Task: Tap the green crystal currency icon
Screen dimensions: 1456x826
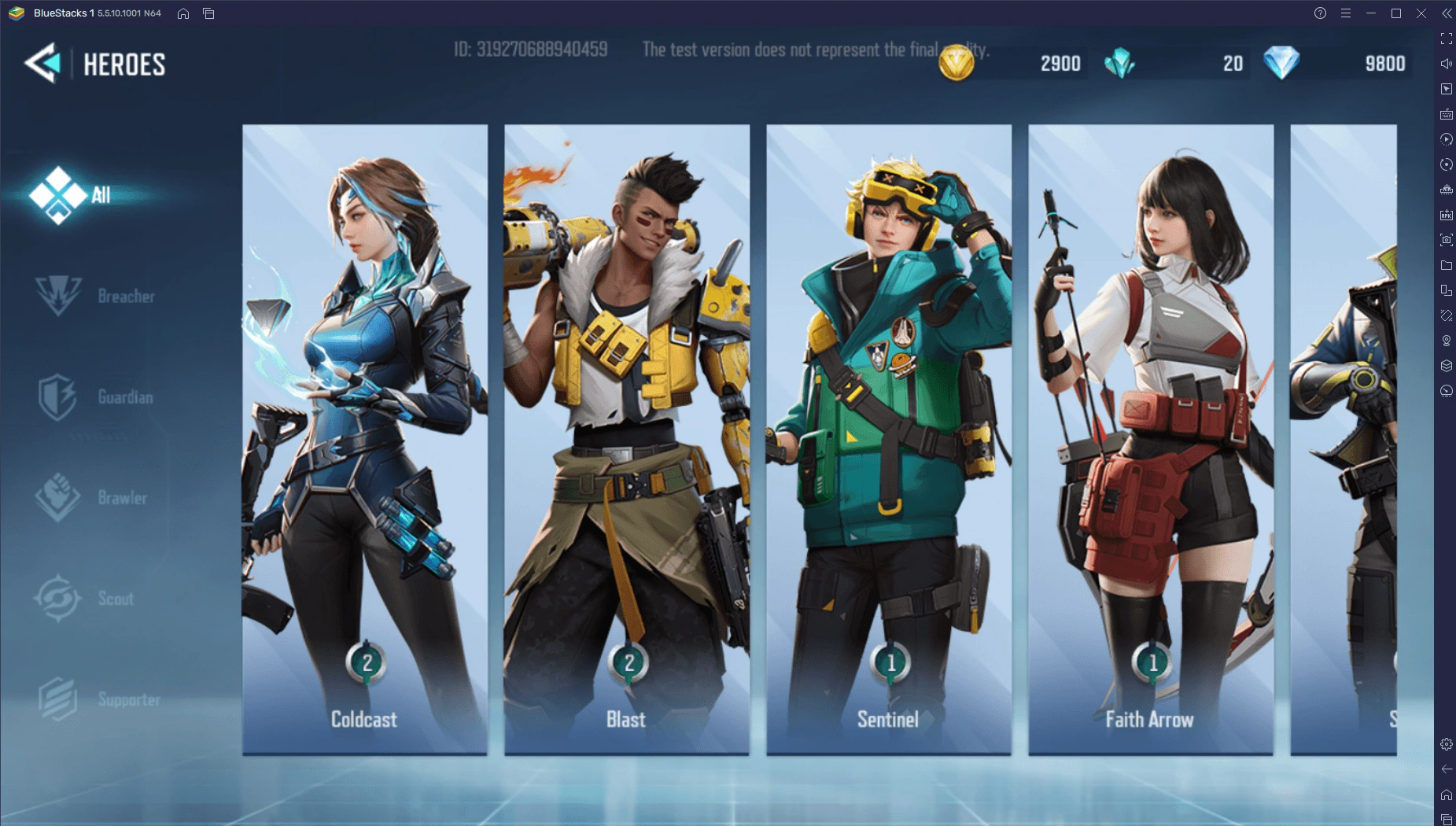Action: 1119,63
